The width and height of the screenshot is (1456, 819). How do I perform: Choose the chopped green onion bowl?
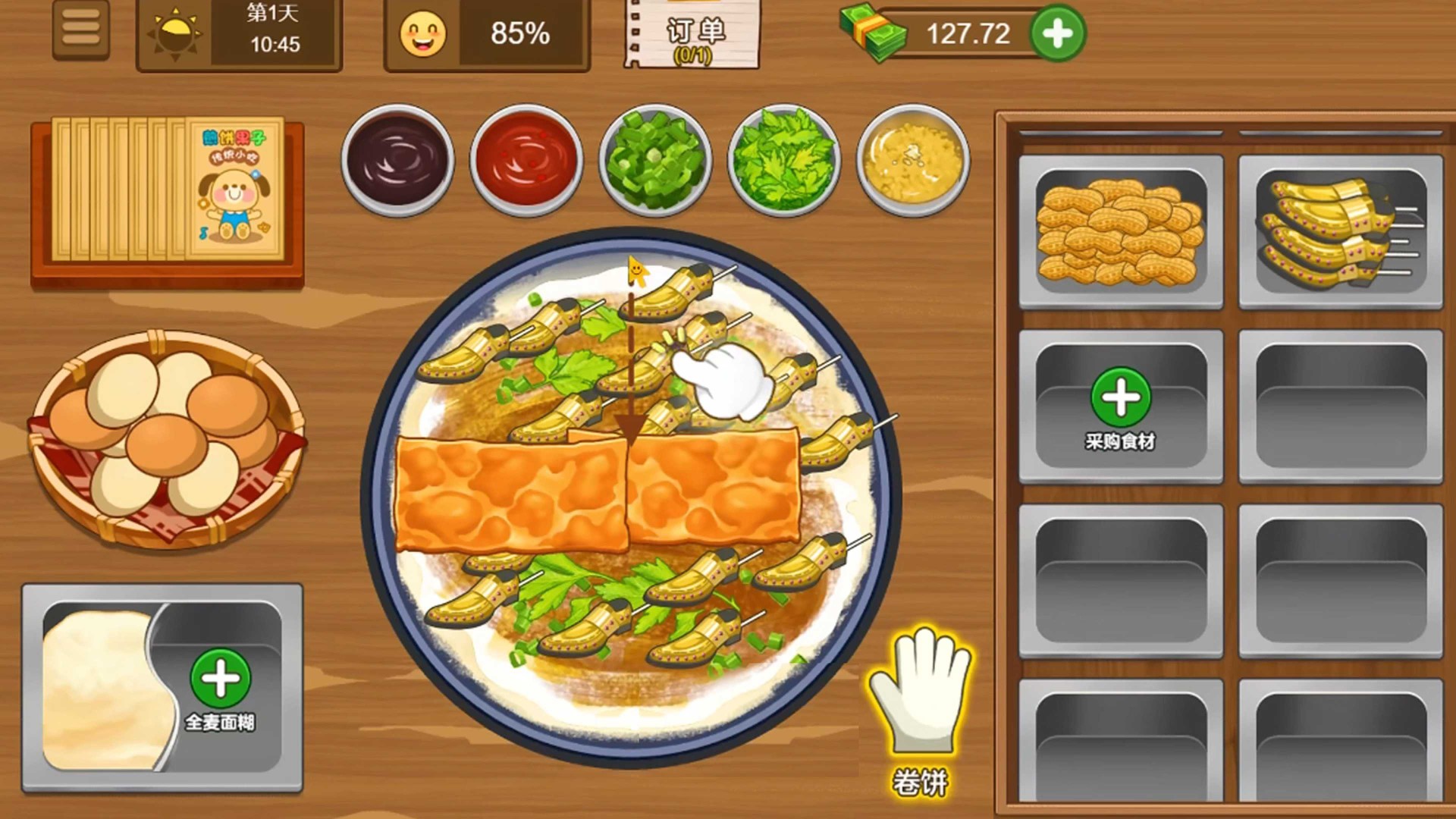(655, 161)
